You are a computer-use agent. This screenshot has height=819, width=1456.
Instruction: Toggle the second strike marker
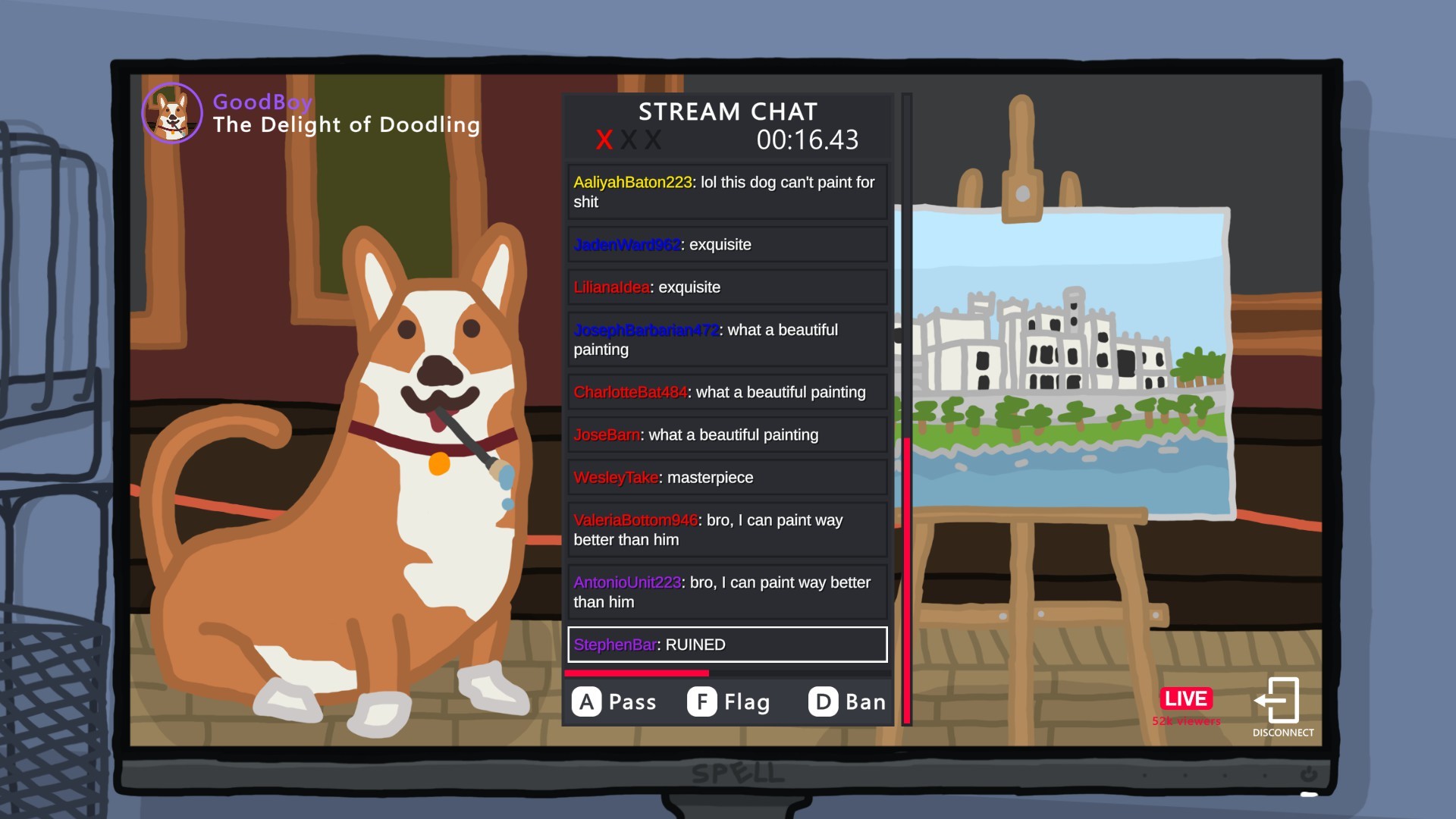pos(630,140)
